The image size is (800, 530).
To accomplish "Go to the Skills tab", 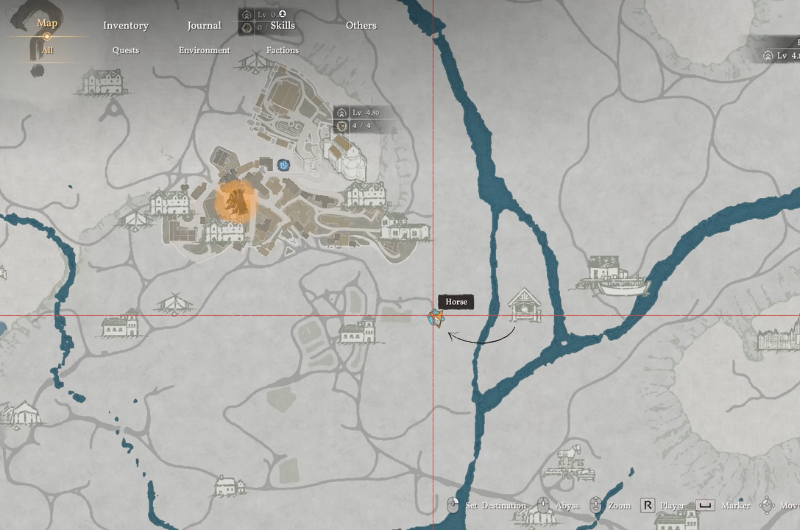I will [x=282, y=26].
